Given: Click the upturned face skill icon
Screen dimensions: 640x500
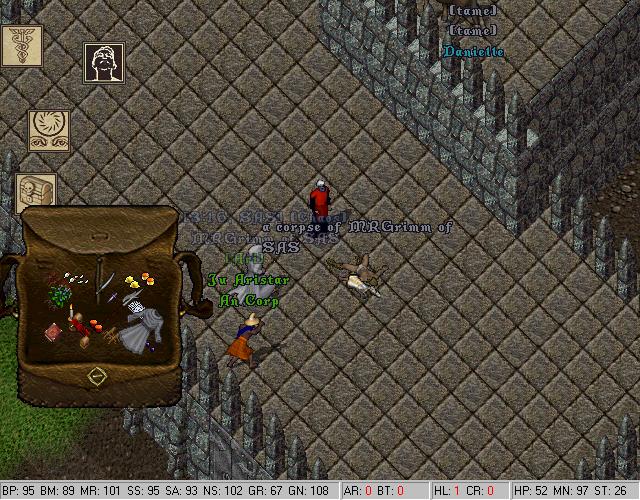Looking at the screenshot, I should 103,64.
